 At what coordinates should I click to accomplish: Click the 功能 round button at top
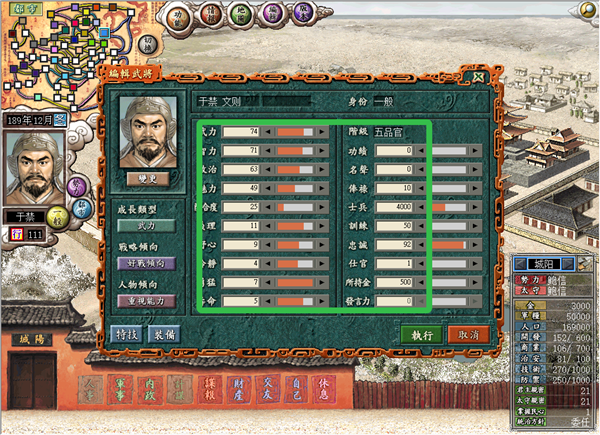click(176, 18)
